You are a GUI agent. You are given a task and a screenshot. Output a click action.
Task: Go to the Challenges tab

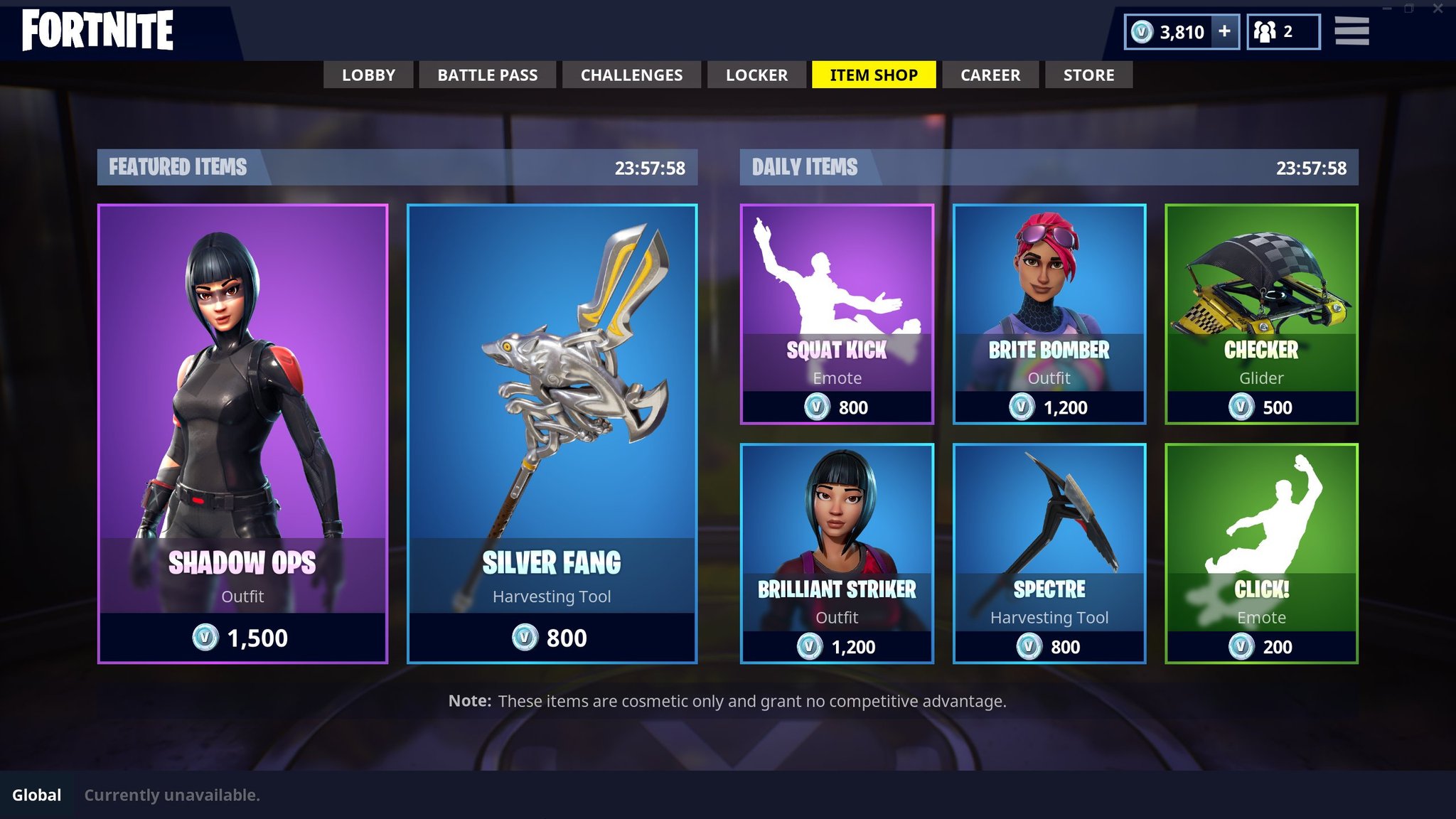tap(631, 75)
